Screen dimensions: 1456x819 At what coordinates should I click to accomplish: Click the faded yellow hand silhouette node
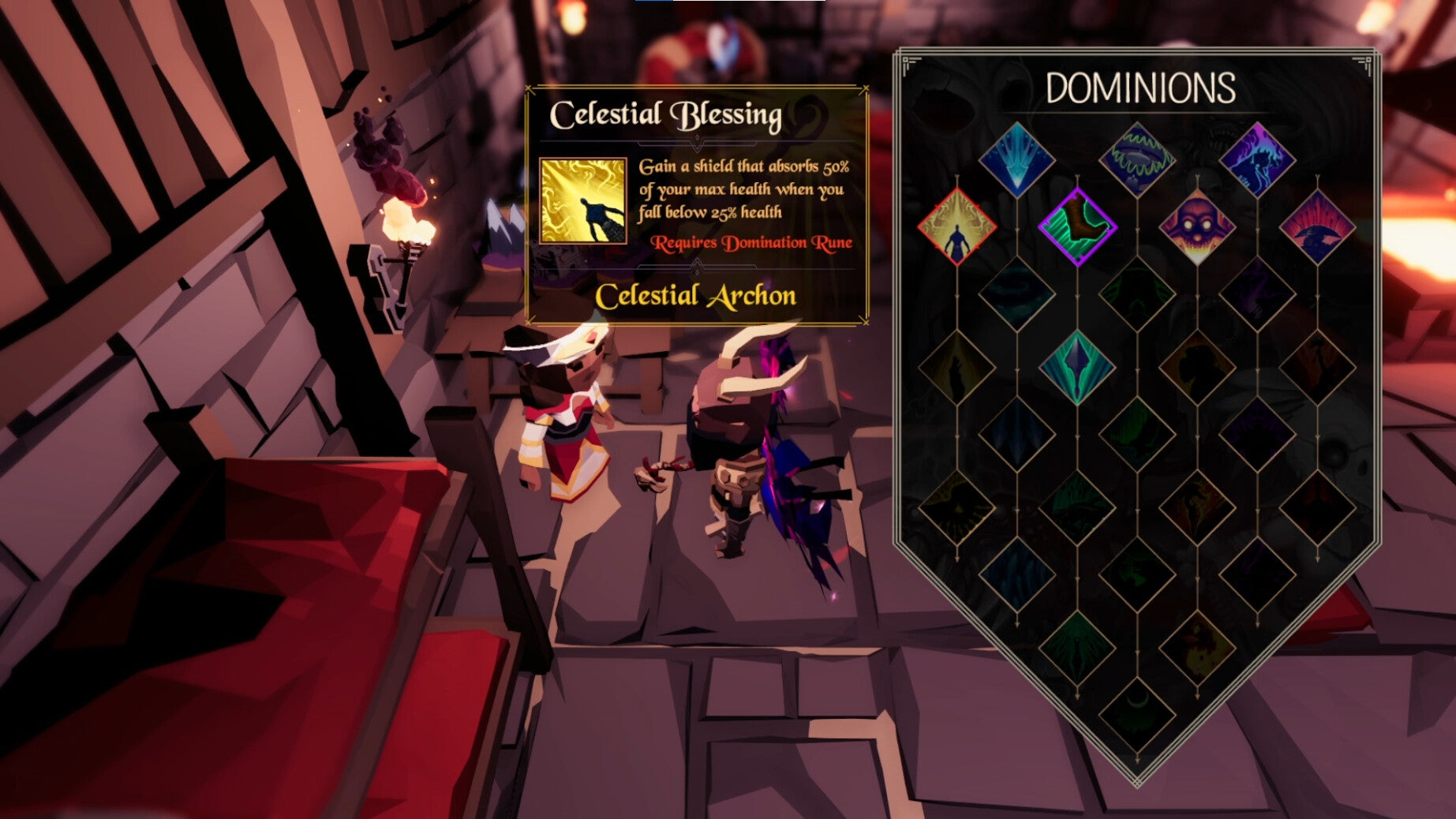[x=956, y=367]
